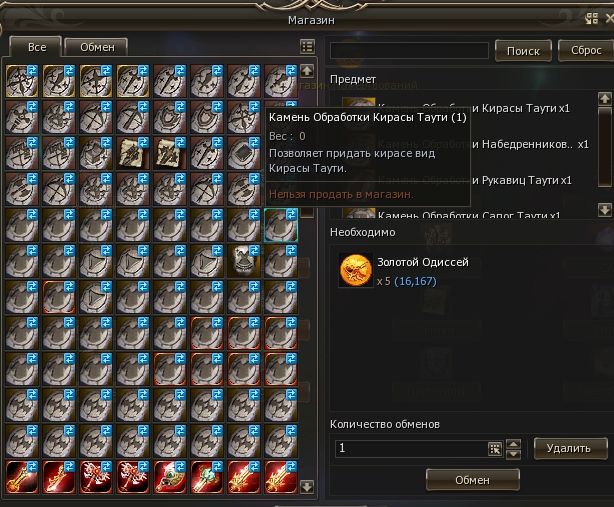Increase the exchange count with the up arrow
This screenshot has width=614, height=507.
515,444
